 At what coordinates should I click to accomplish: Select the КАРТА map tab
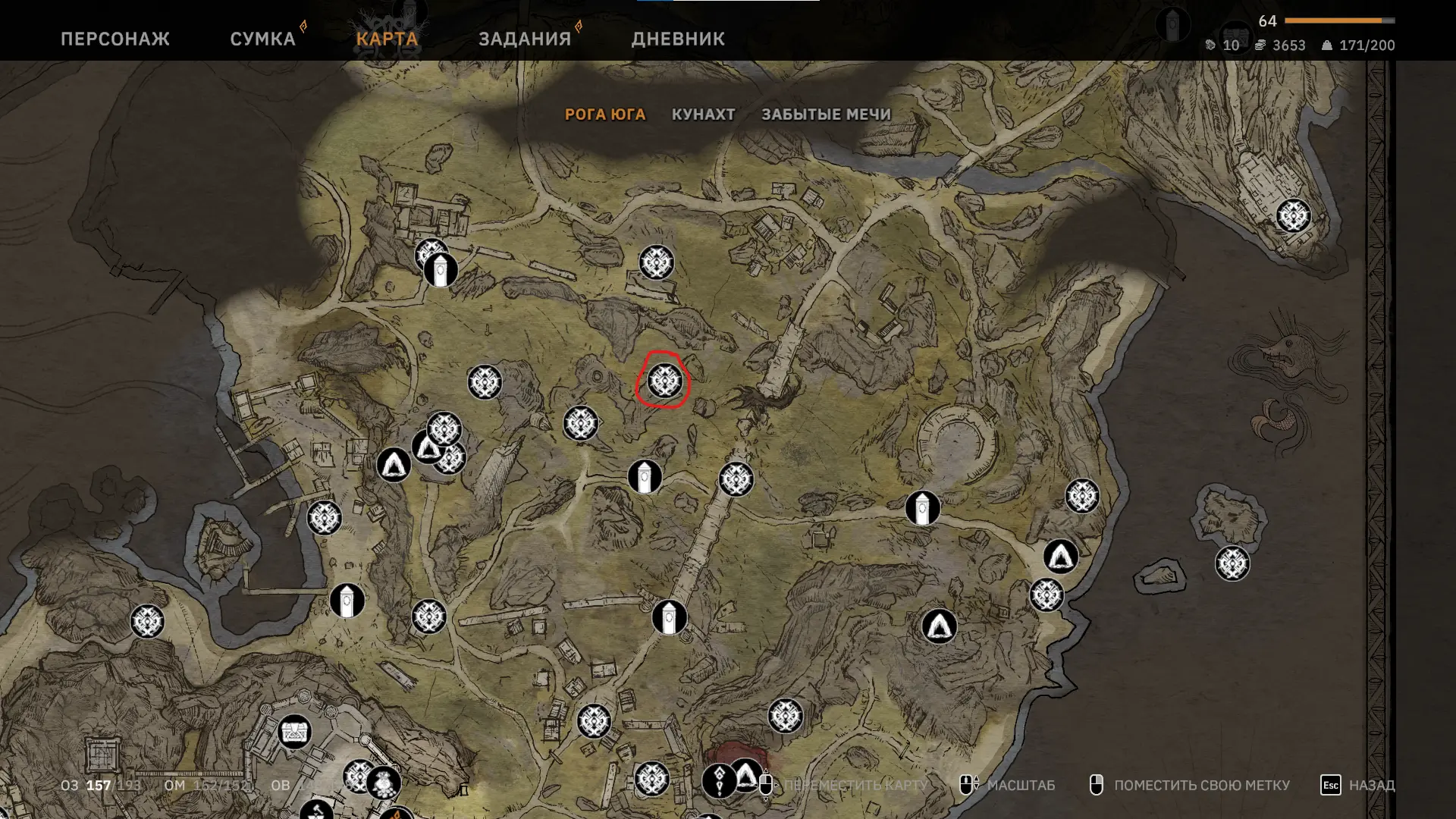(387, 39)
